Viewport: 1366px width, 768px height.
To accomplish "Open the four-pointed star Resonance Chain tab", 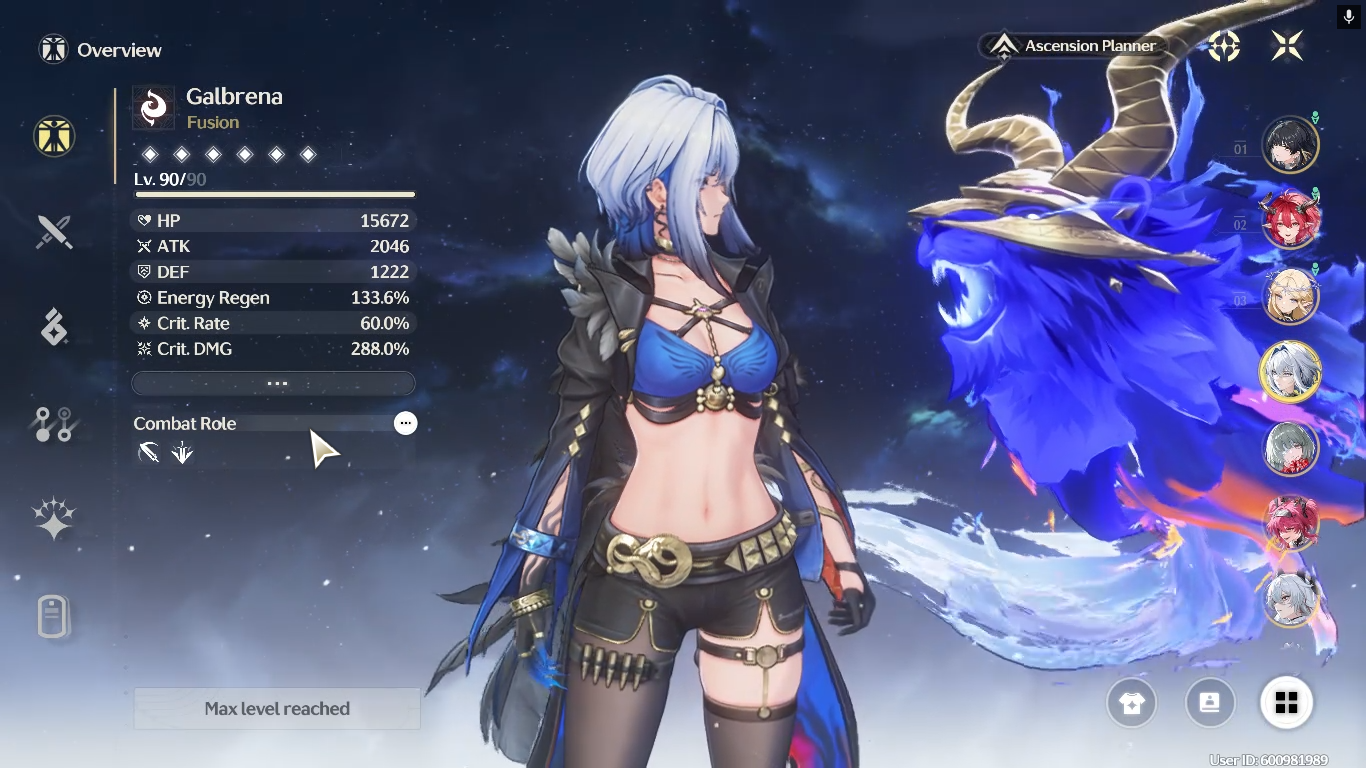I will point(54,520).
